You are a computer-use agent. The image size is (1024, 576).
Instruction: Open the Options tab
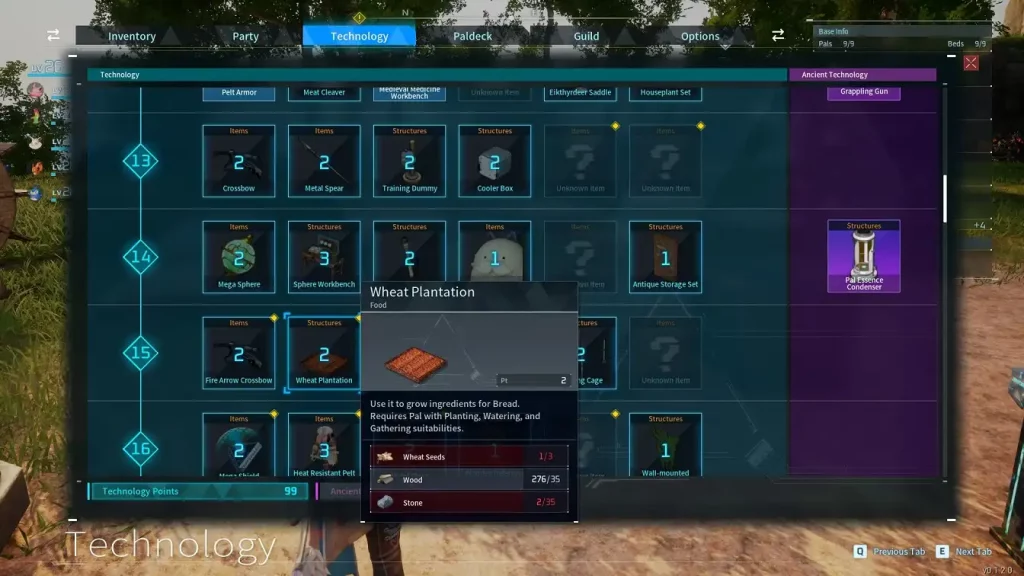(700, 36)
